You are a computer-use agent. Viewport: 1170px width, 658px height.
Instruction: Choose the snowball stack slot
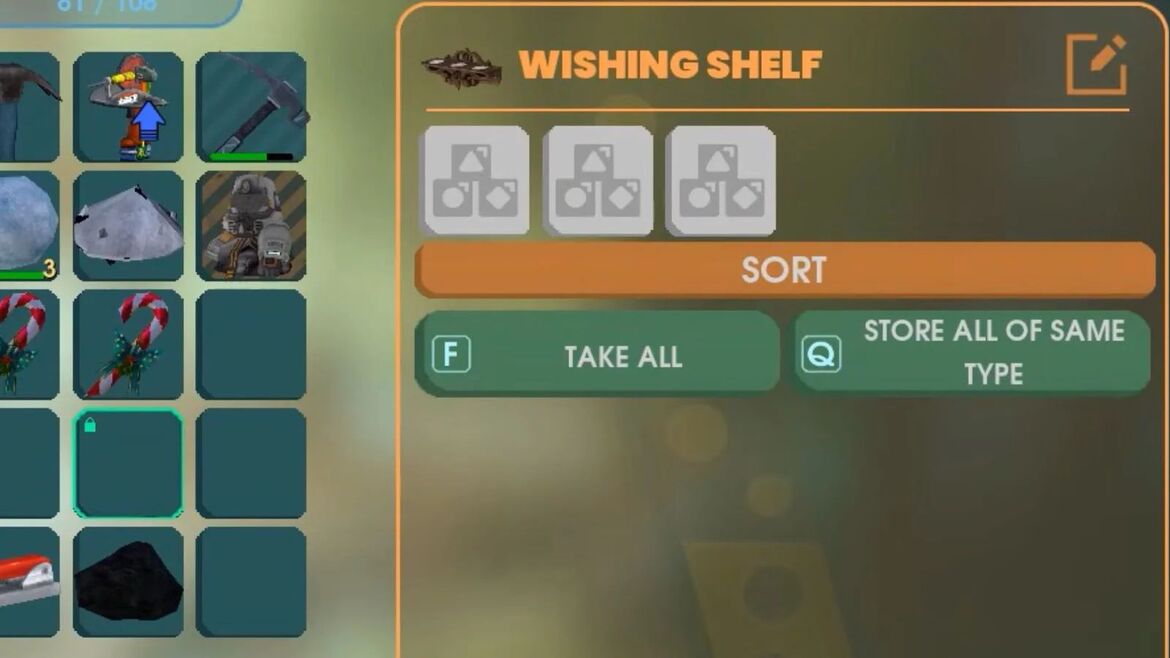tap(27, 226)
